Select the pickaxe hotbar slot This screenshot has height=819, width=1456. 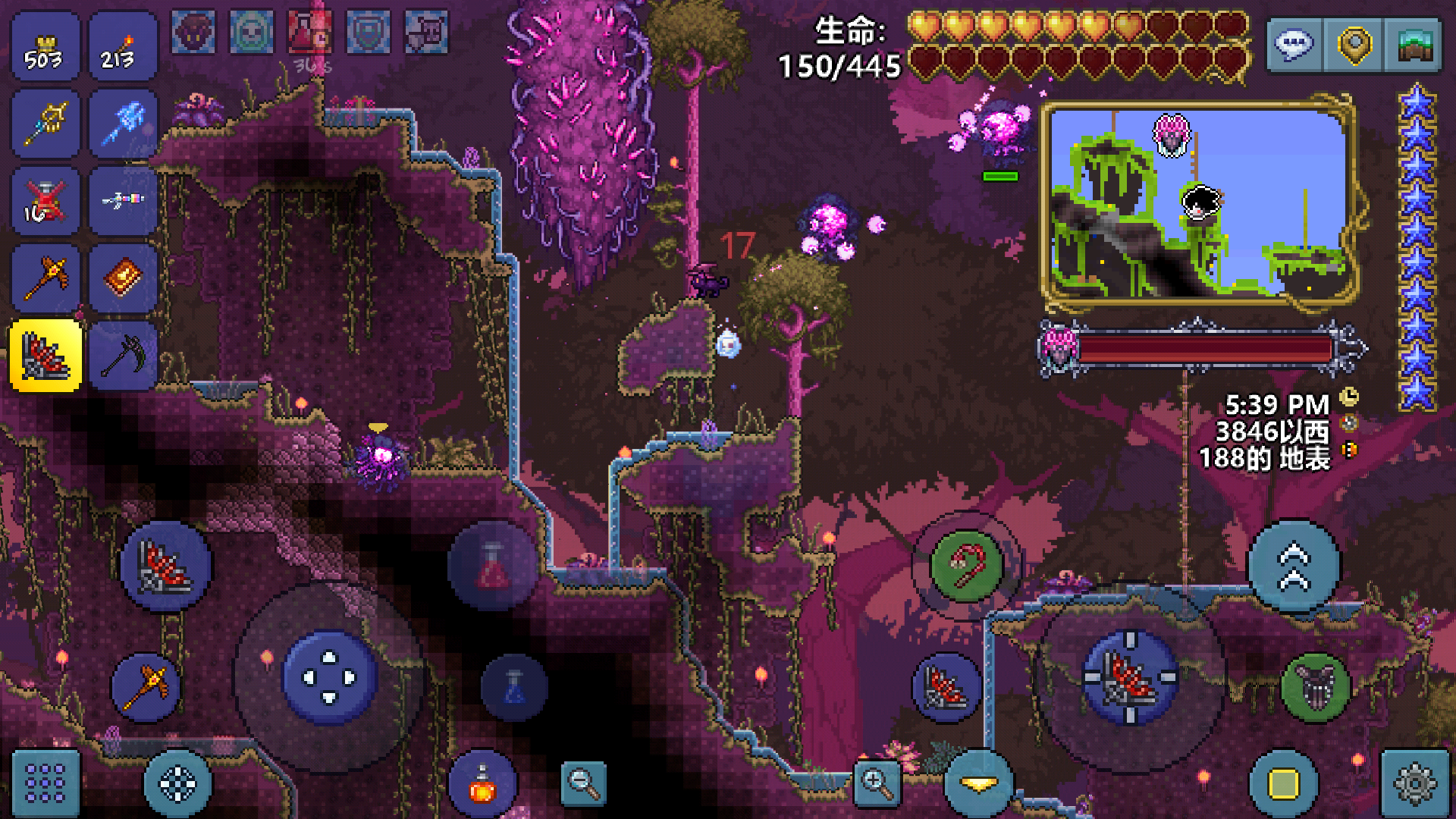tap(123, 356)
